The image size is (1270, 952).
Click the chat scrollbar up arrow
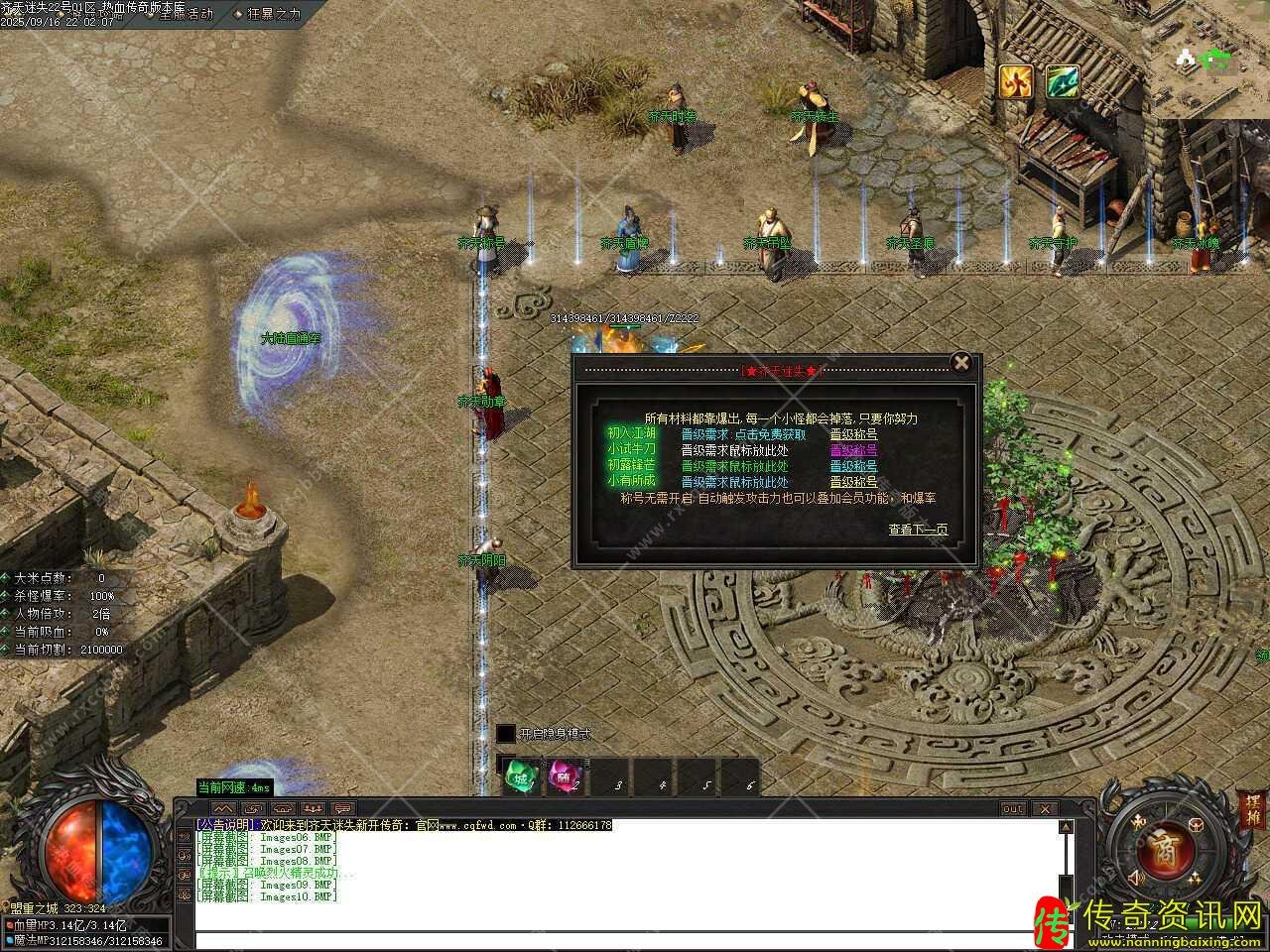pyautogui.click(x=1066, y=826)
